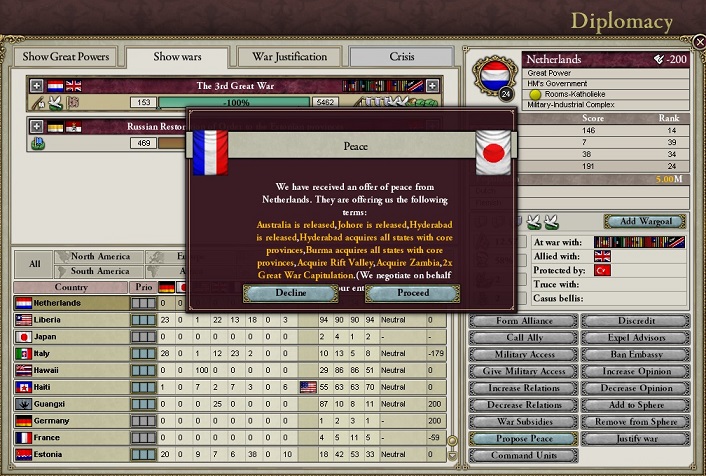
Task: Choose the Propose Peace action
Action: pyautogui.click(x=524, y=439)
